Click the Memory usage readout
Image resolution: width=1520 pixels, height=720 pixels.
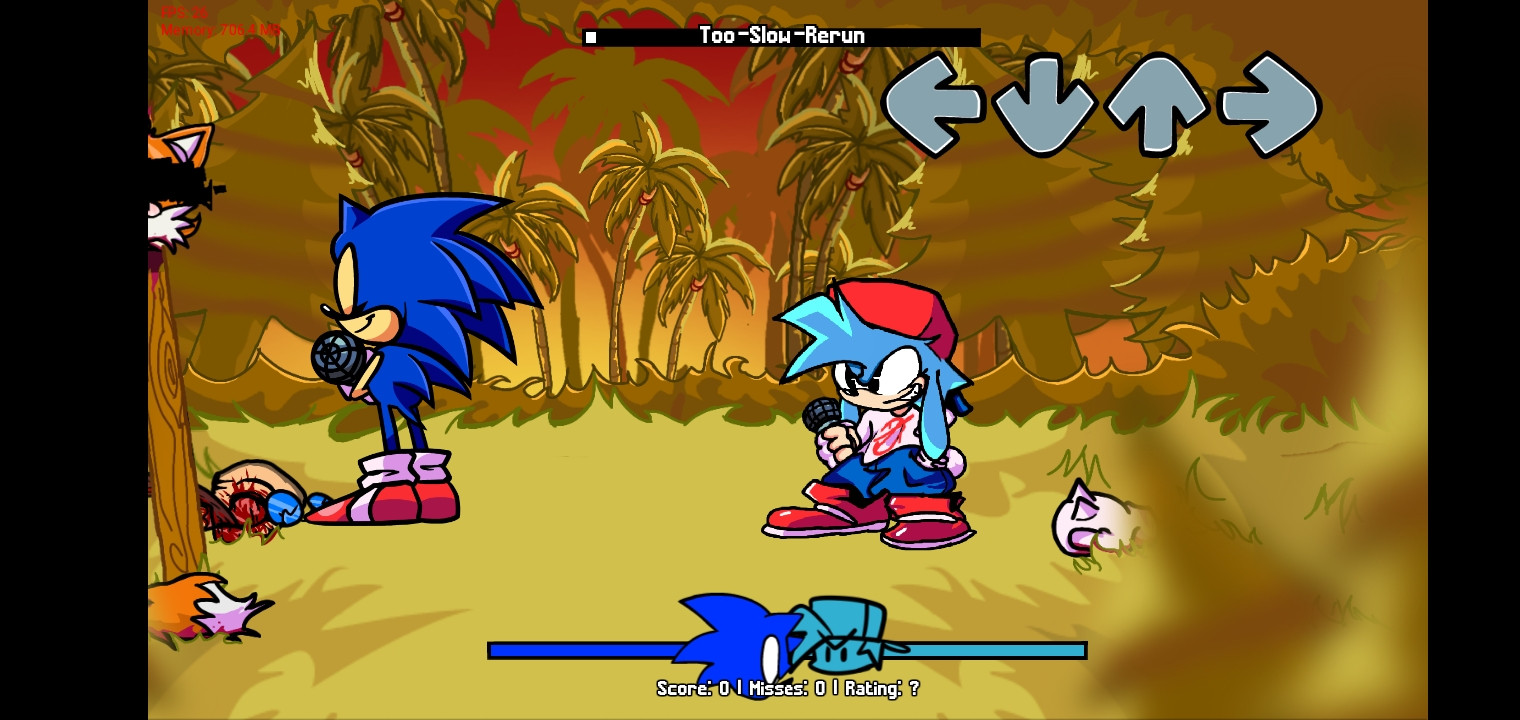tap(220, 30)
